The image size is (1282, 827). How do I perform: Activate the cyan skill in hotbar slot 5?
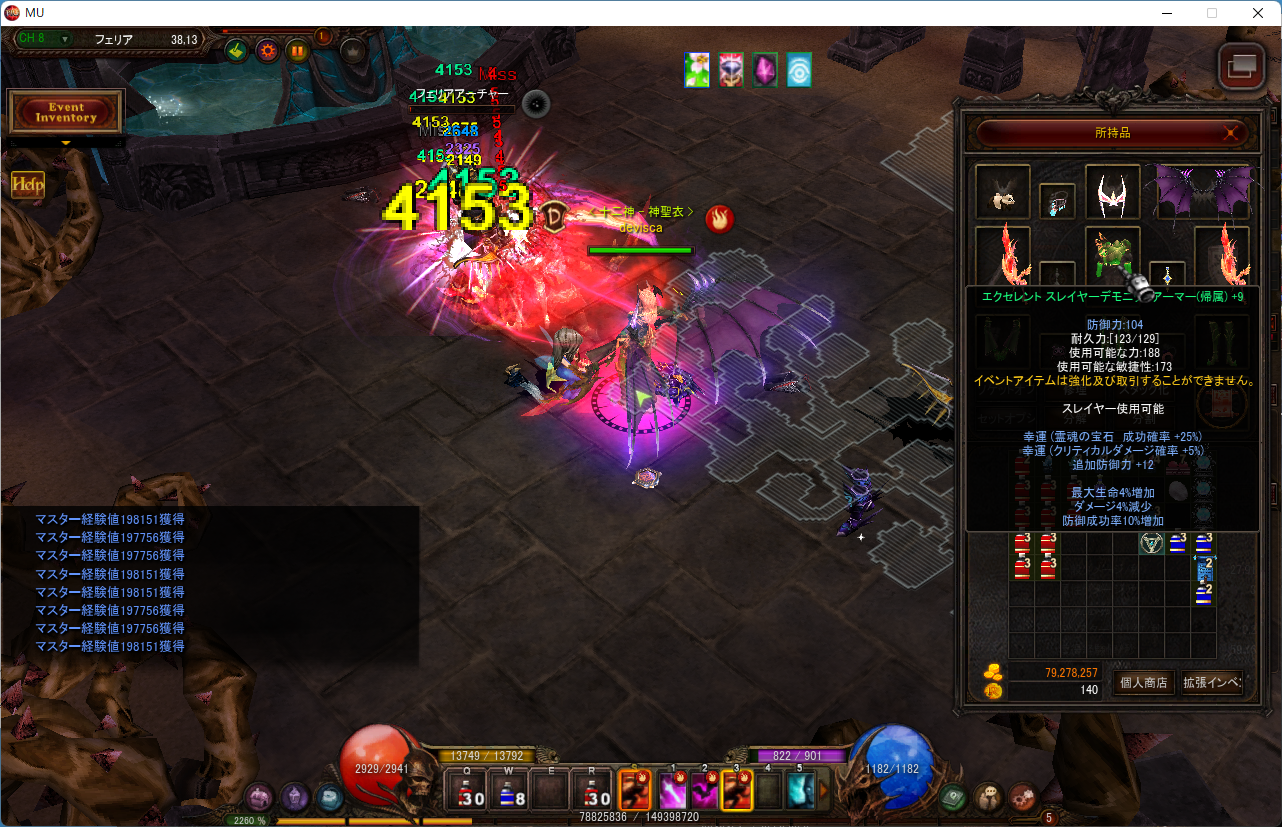pyautogui.click(x=800, y=791)
